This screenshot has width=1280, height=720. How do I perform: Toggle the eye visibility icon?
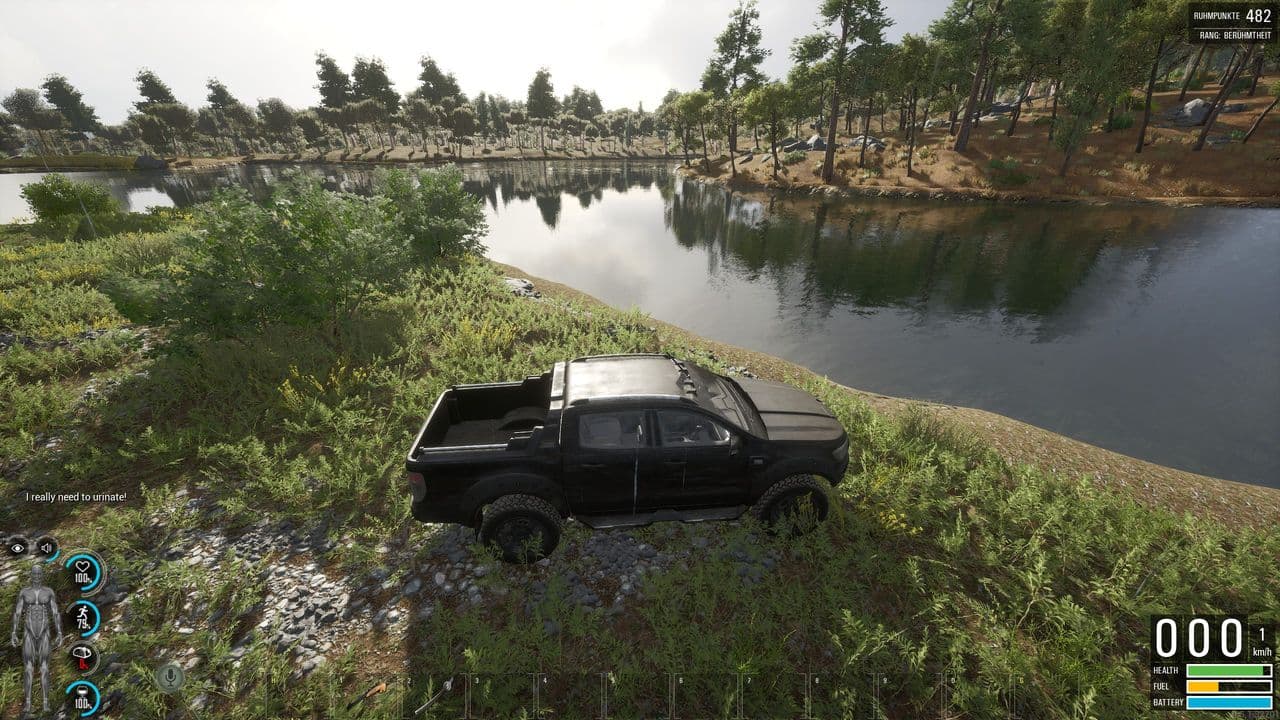(17, 547)
